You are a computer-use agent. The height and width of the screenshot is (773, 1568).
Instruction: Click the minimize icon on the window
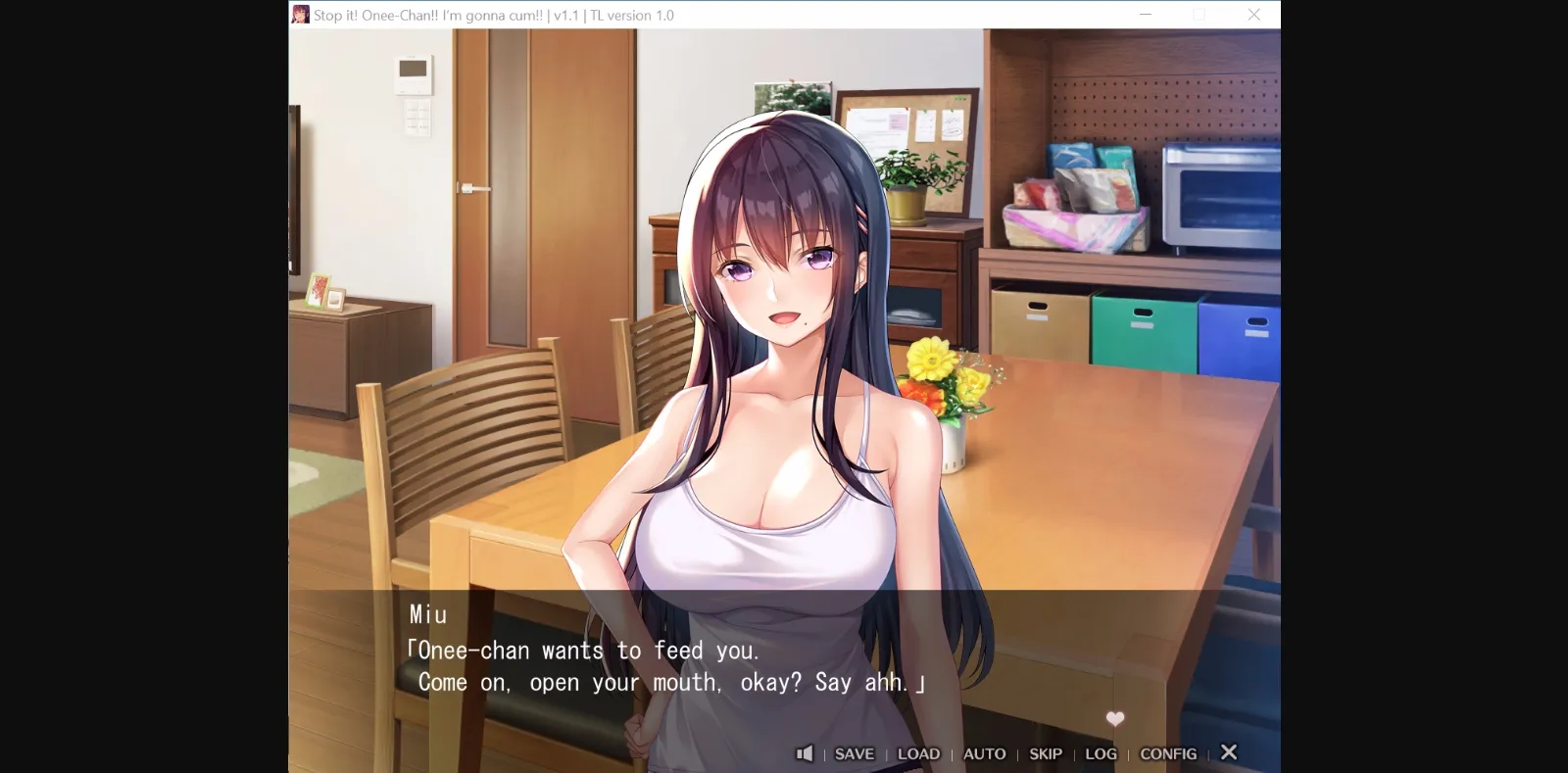click(x=1144, y=14)
